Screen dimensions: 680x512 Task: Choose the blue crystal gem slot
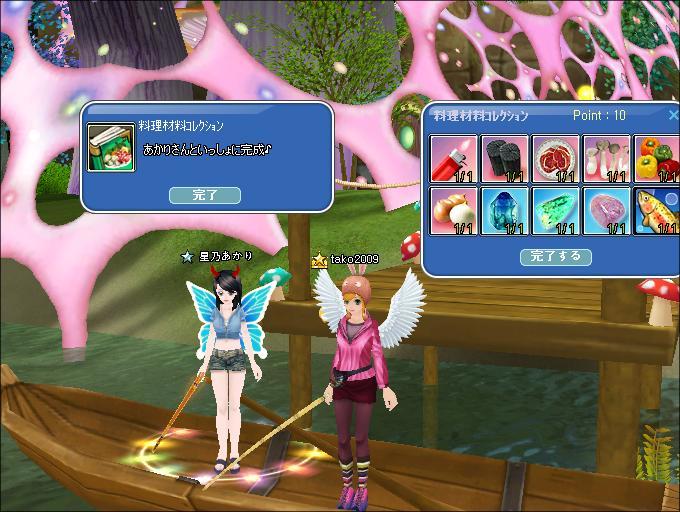[505, 210]
